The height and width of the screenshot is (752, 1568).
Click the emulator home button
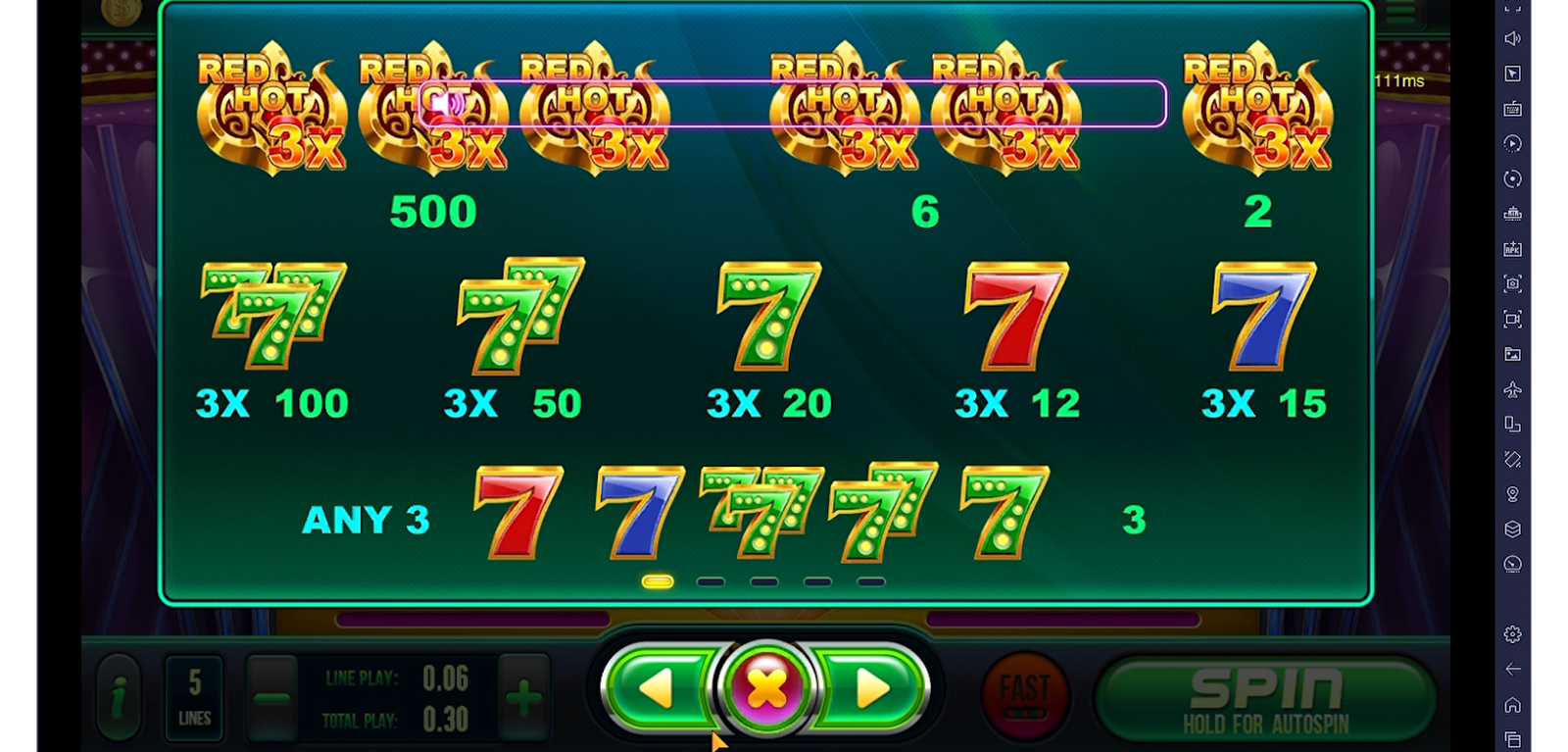[x=1512, y=705]
